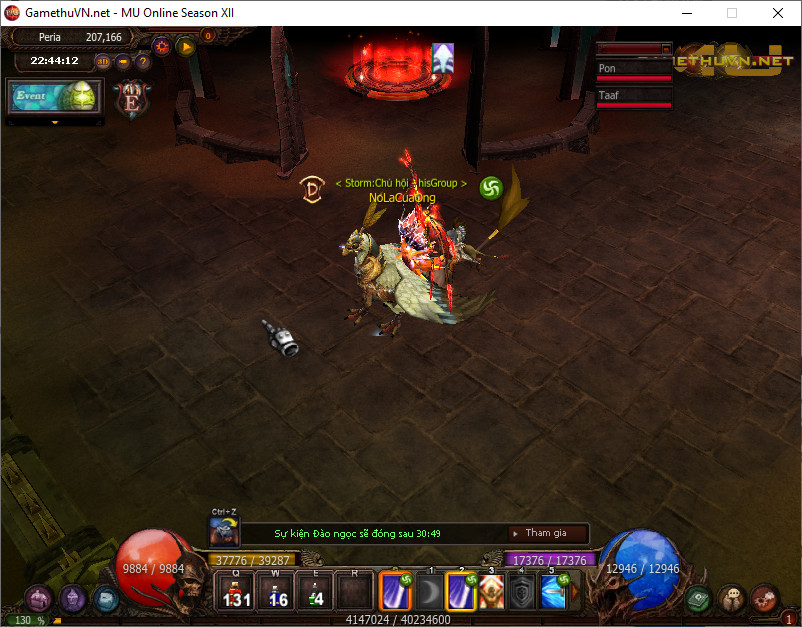This screenshot has width=802, height=627.
Task: Use the red health potion in slot Q
Action: pyautogui.click(x=235, y=591)
